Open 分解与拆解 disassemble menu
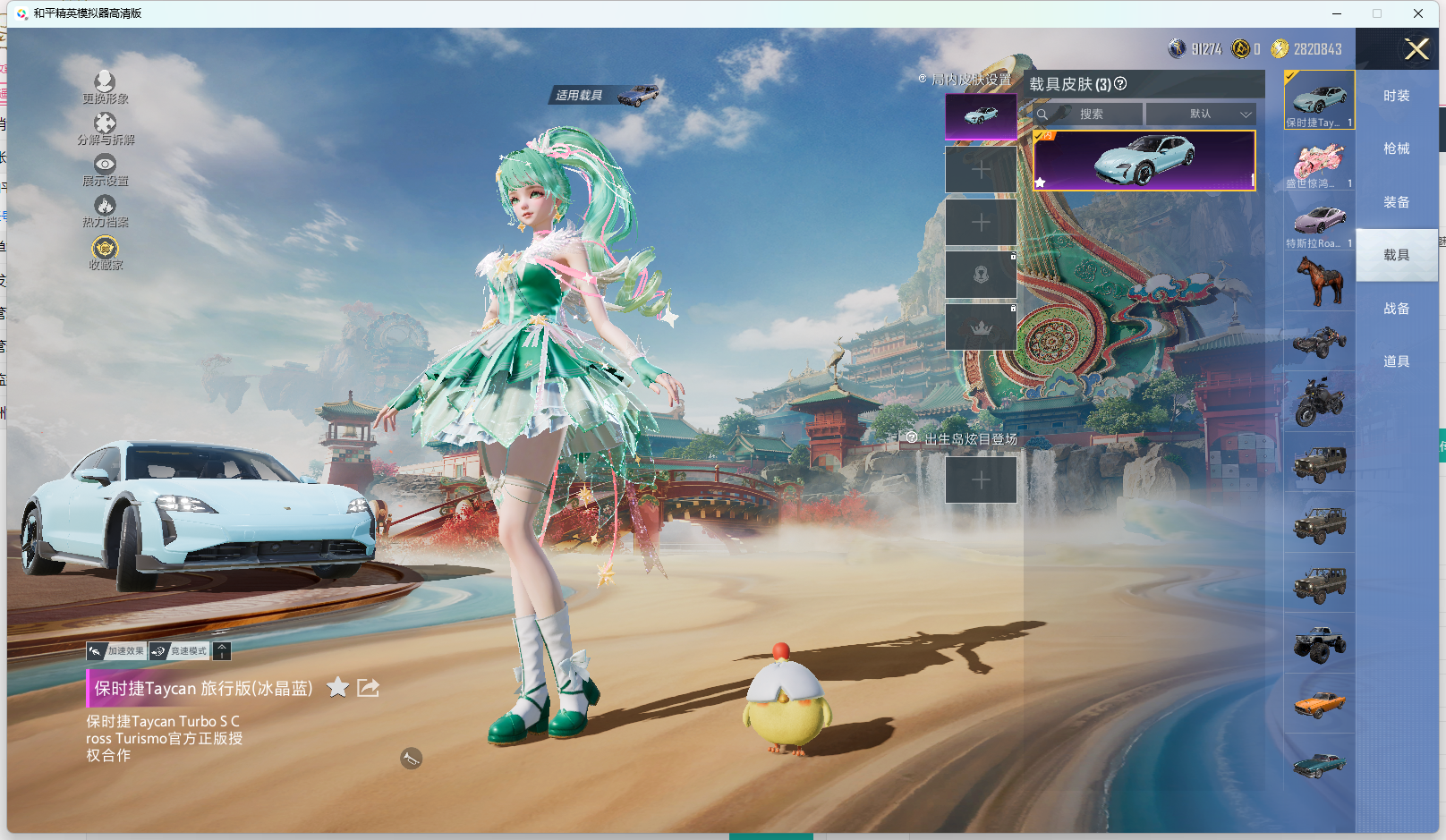 (105, 128)
